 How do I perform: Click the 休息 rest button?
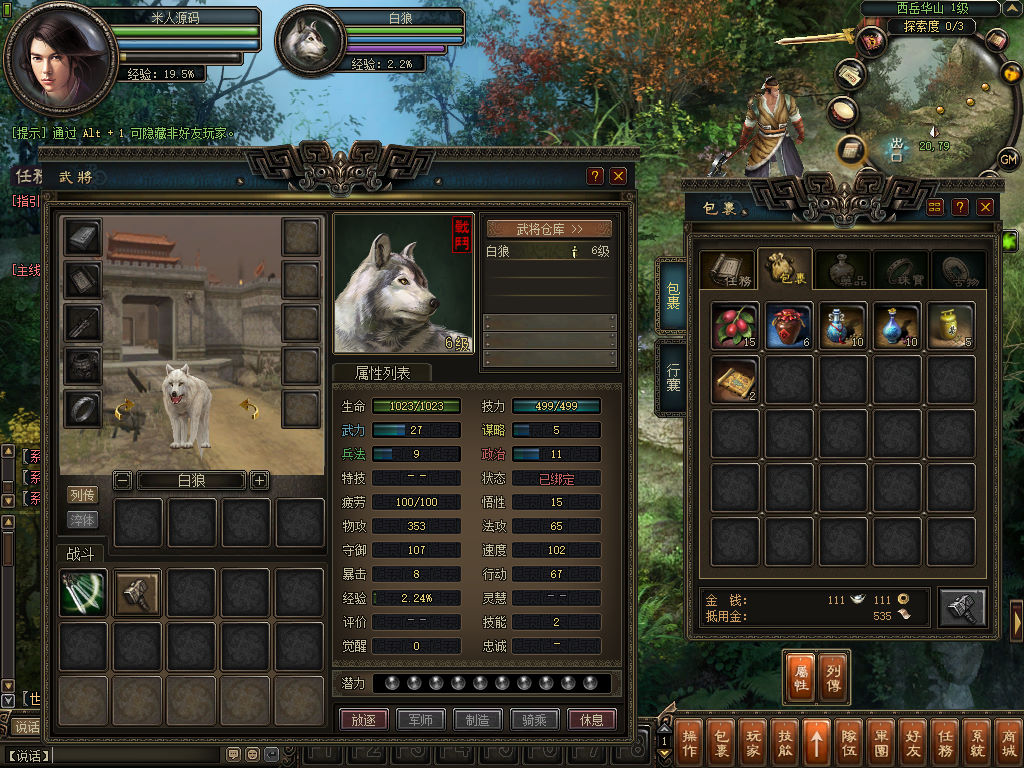[591, 719]
